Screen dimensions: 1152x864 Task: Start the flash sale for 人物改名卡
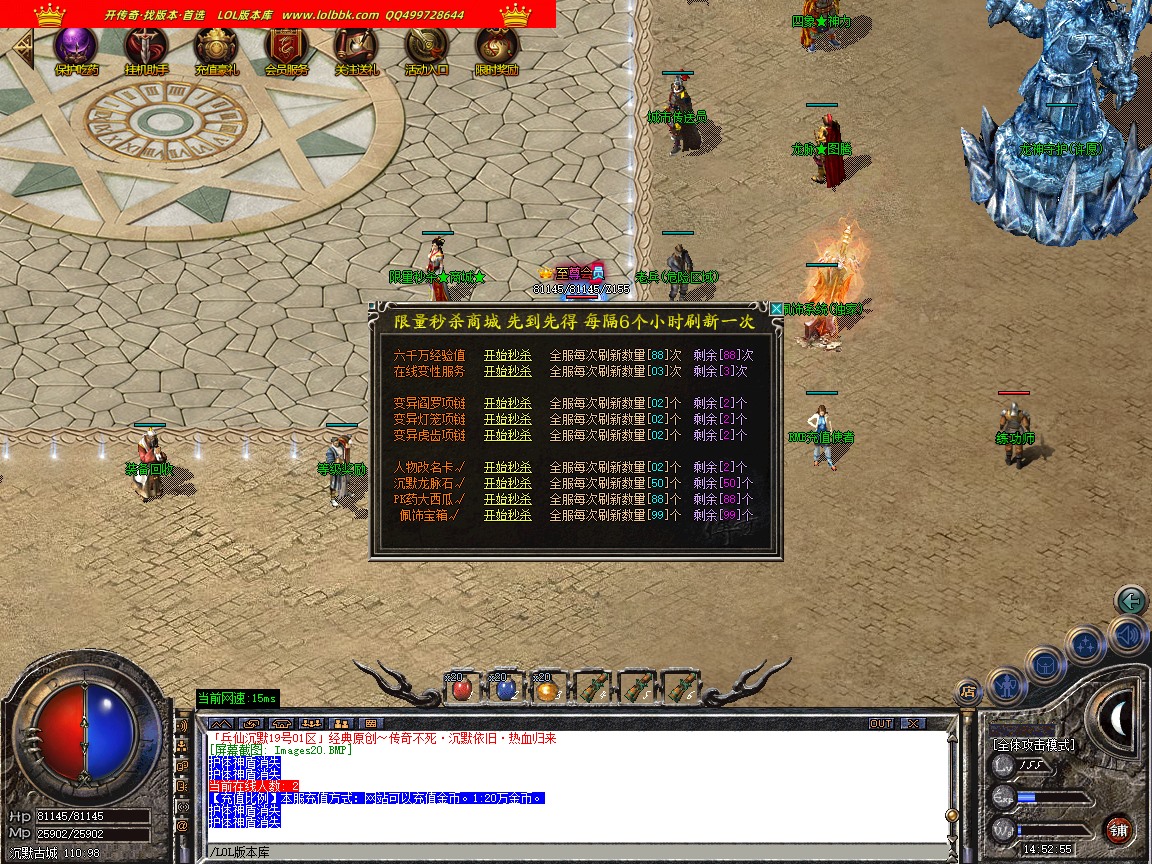click(x=508, y=467)
